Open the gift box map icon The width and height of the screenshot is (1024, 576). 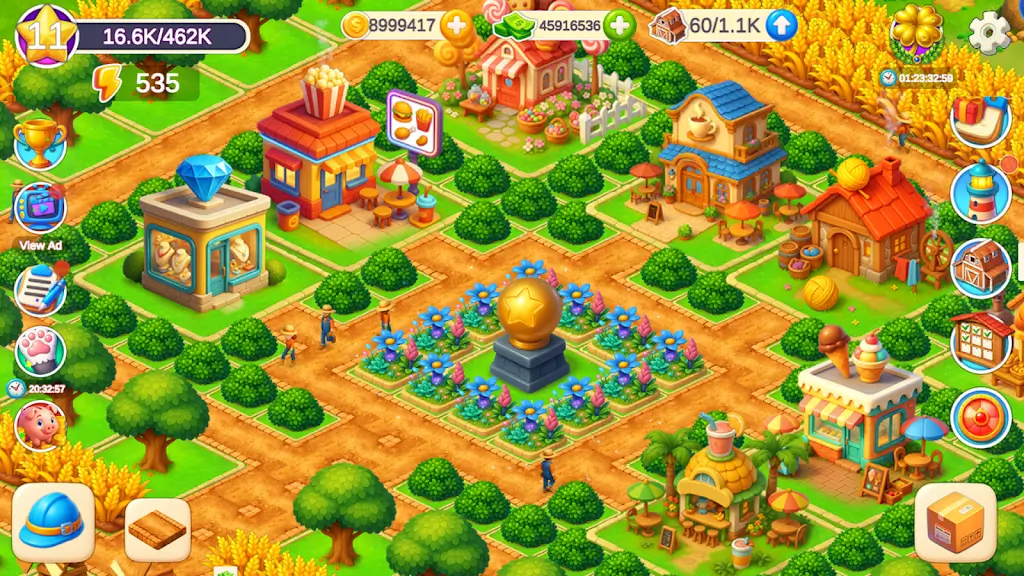tap(980, 121)
